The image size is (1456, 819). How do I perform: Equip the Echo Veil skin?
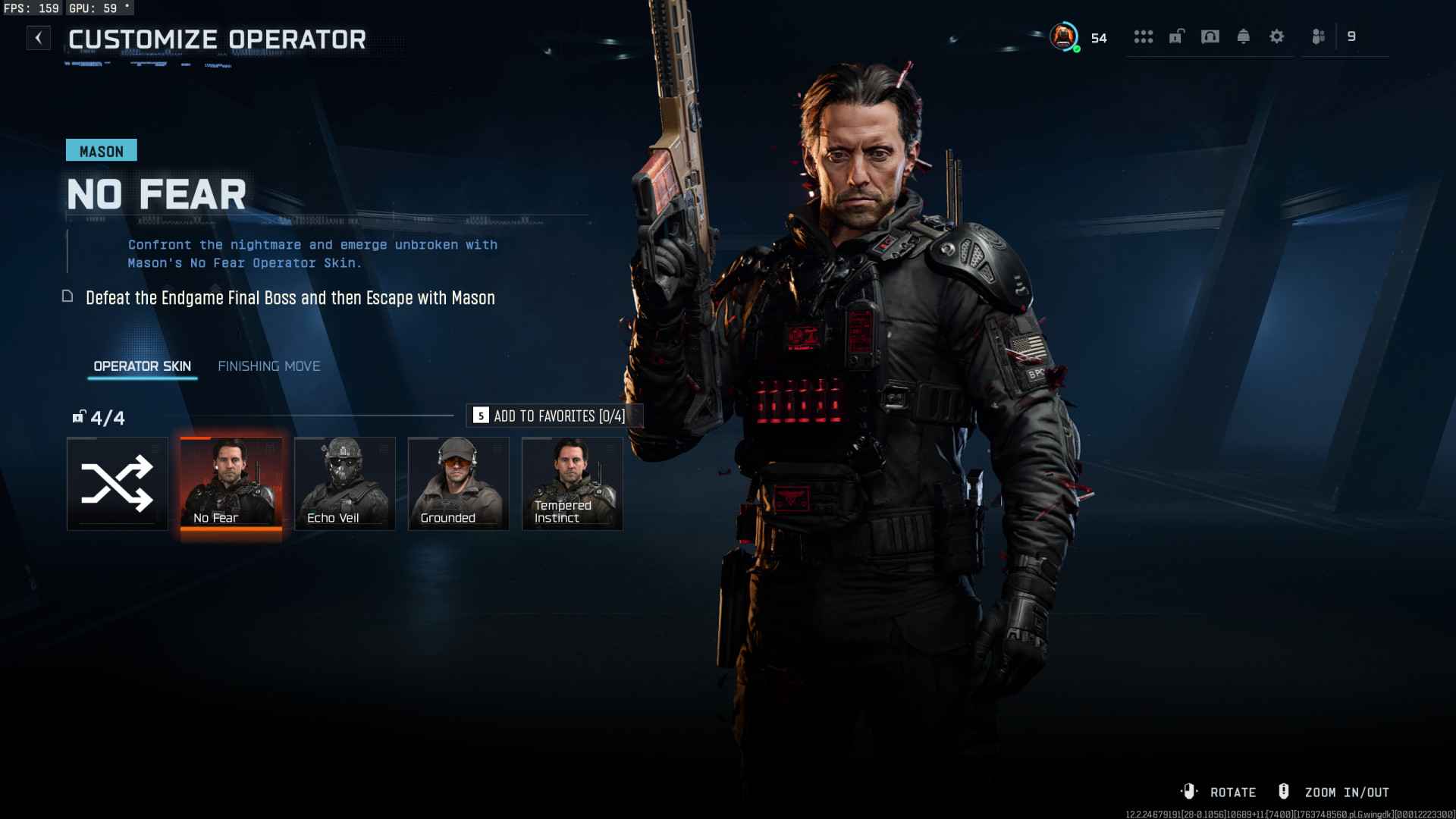(344, 483)
